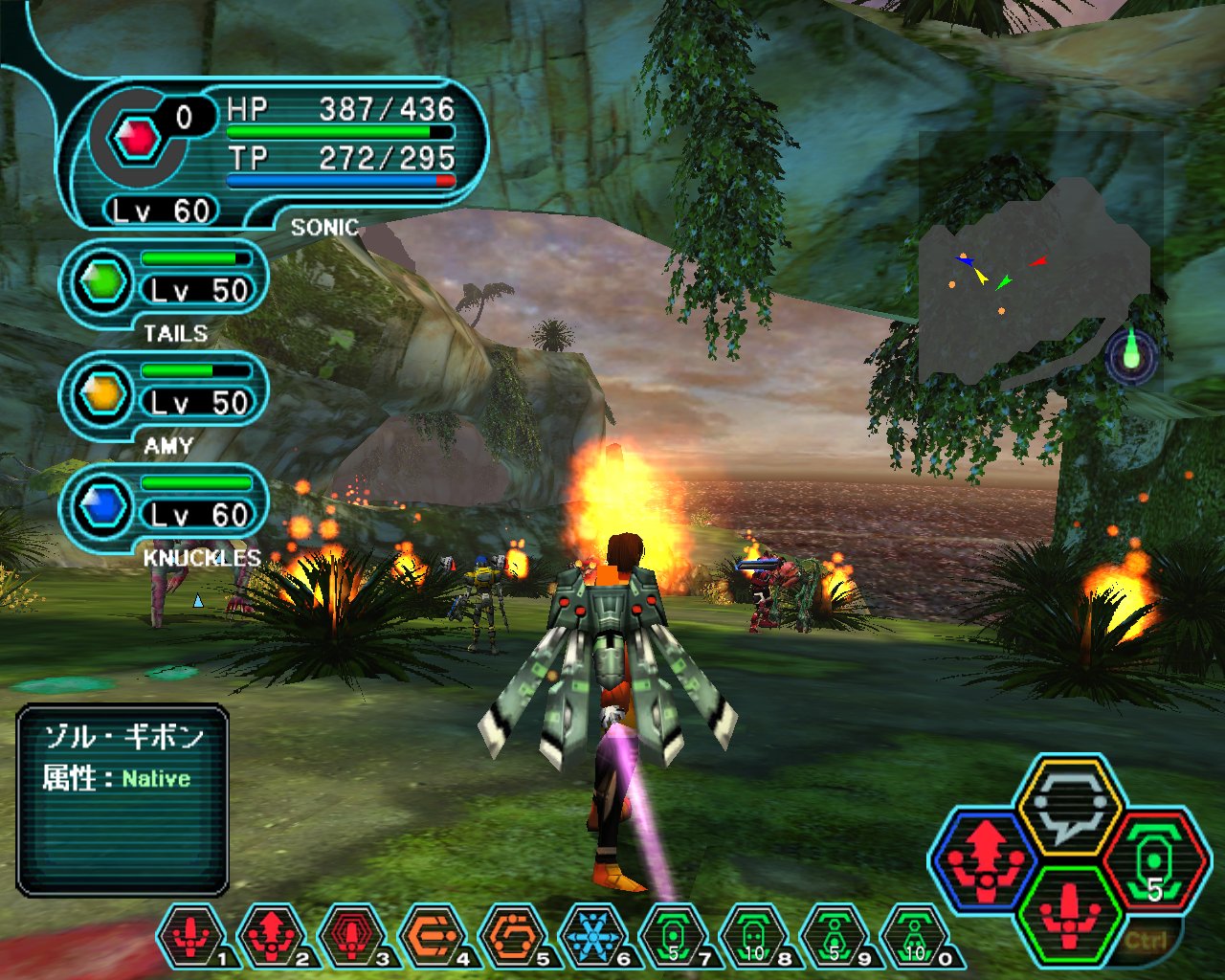Image resolution: width=1225 pixels, height=980 pixels.
Task: Open the speech bubble chat hexagon
Action: [x=1068, y=804]
